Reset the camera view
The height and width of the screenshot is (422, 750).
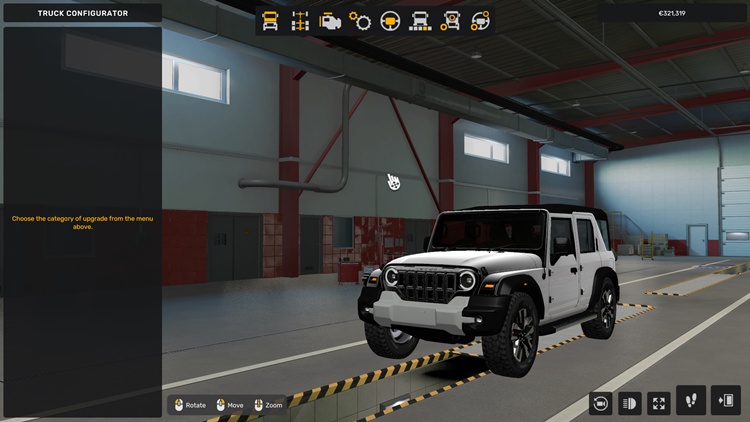[x=600, y=402]
